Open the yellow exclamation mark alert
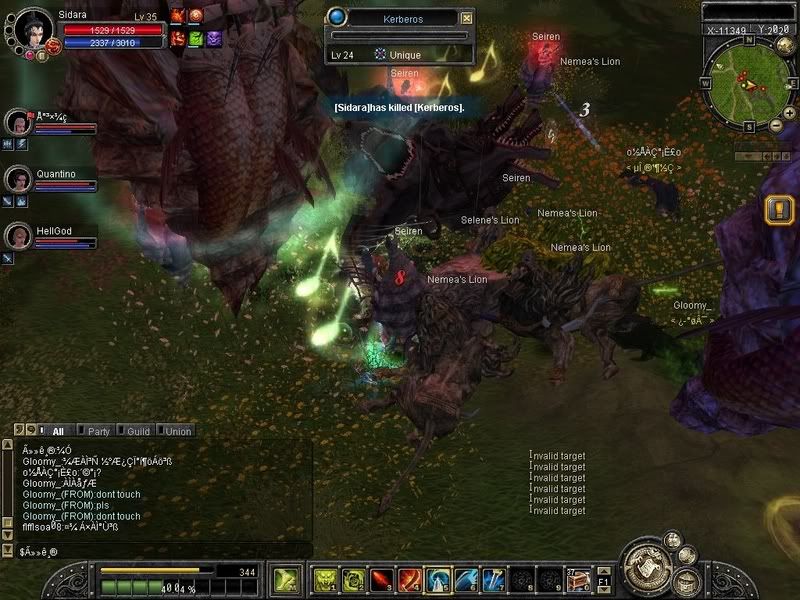 coord(778,209)
